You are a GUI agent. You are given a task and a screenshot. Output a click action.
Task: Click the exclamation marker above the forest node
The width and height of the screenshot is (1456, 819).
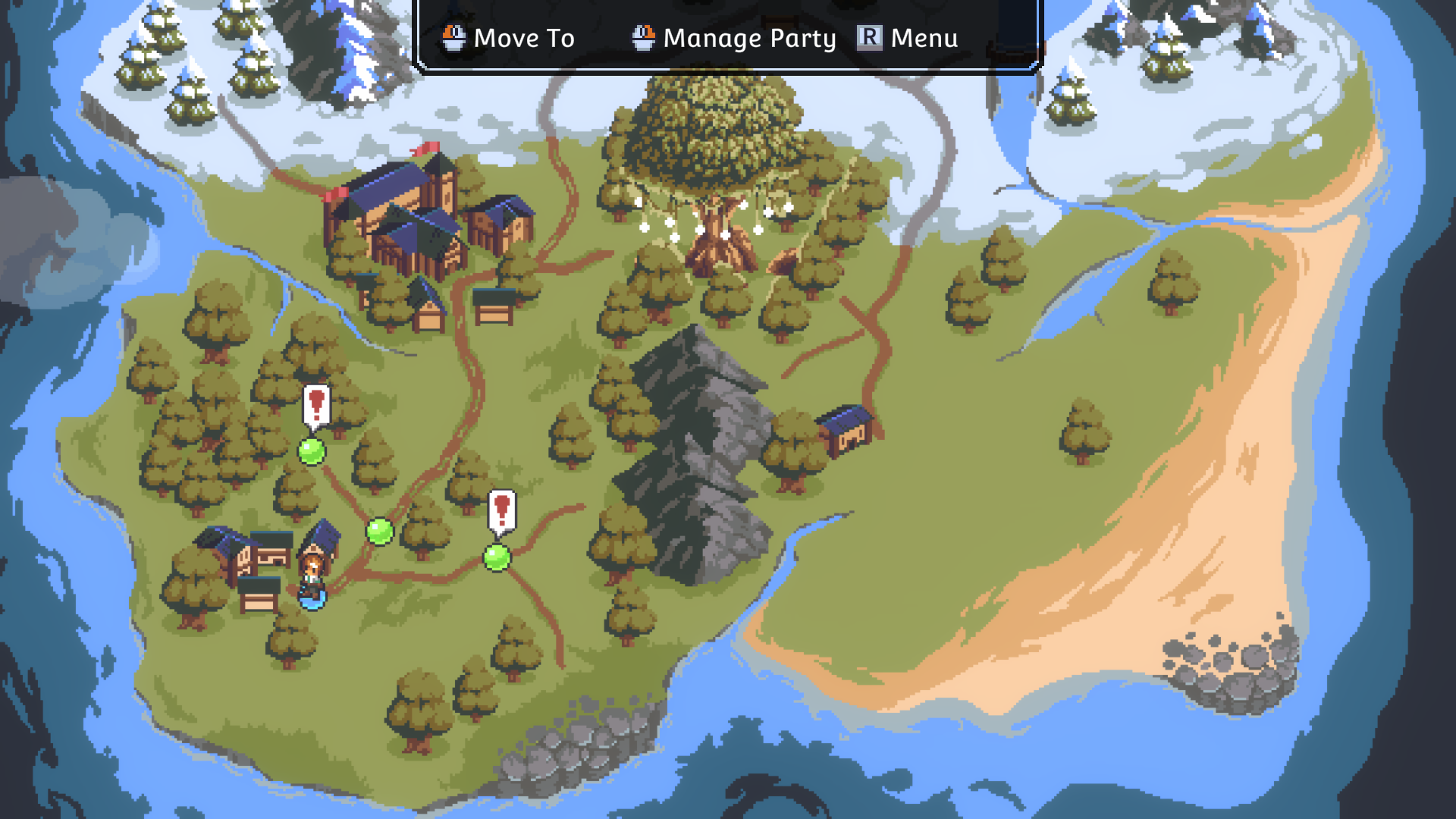(x=316, y=405)
